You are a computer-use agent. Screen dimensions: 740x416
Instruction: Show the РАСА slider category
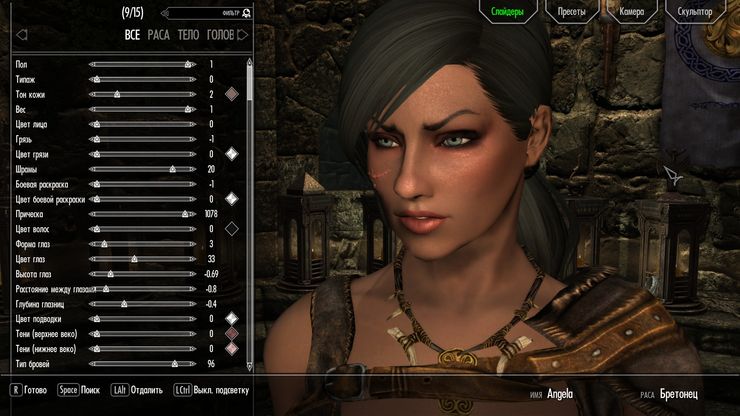coord(158,35)
